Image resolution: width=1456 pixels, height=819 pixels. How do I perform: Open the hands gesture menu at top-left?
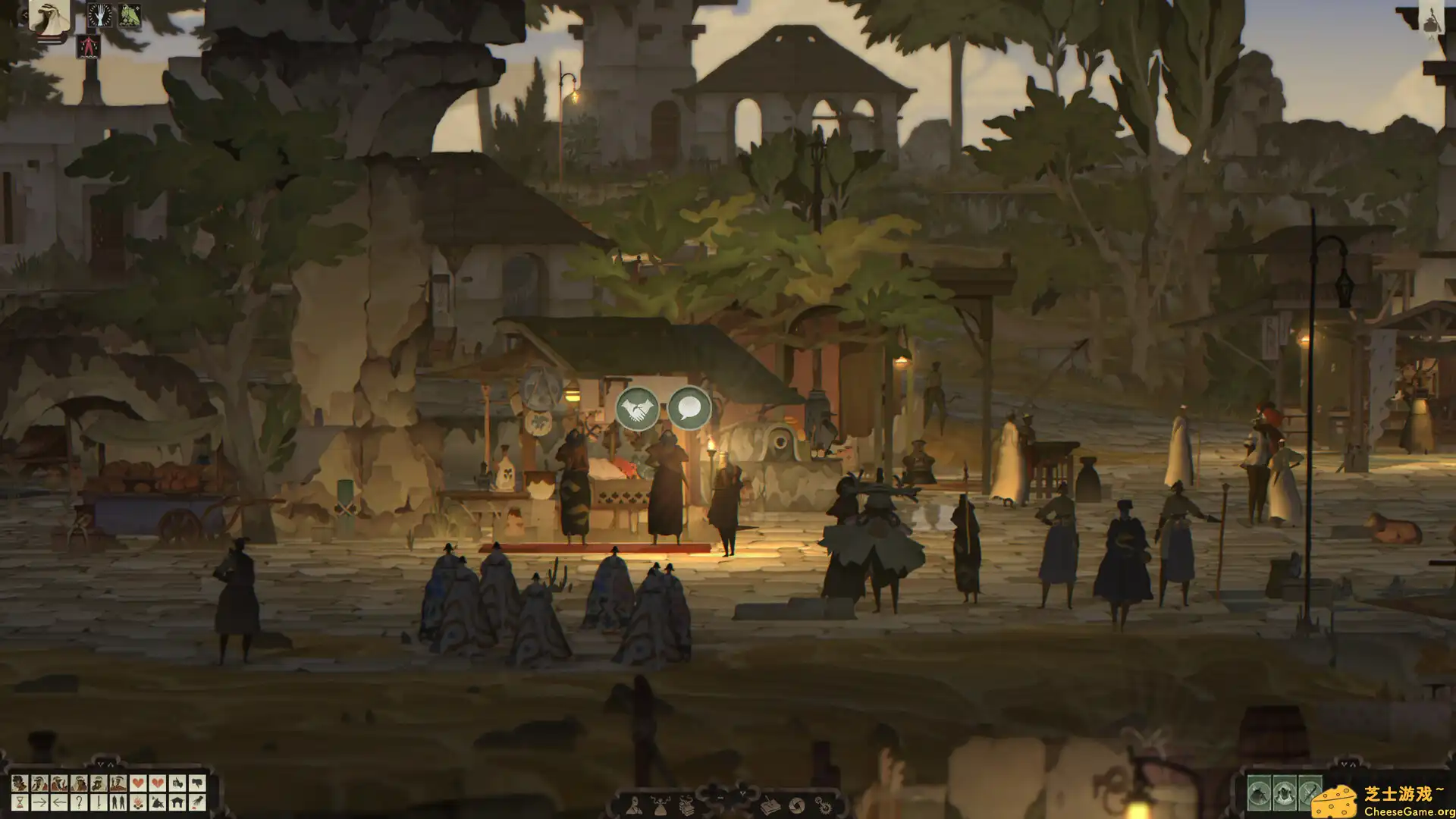99,14
